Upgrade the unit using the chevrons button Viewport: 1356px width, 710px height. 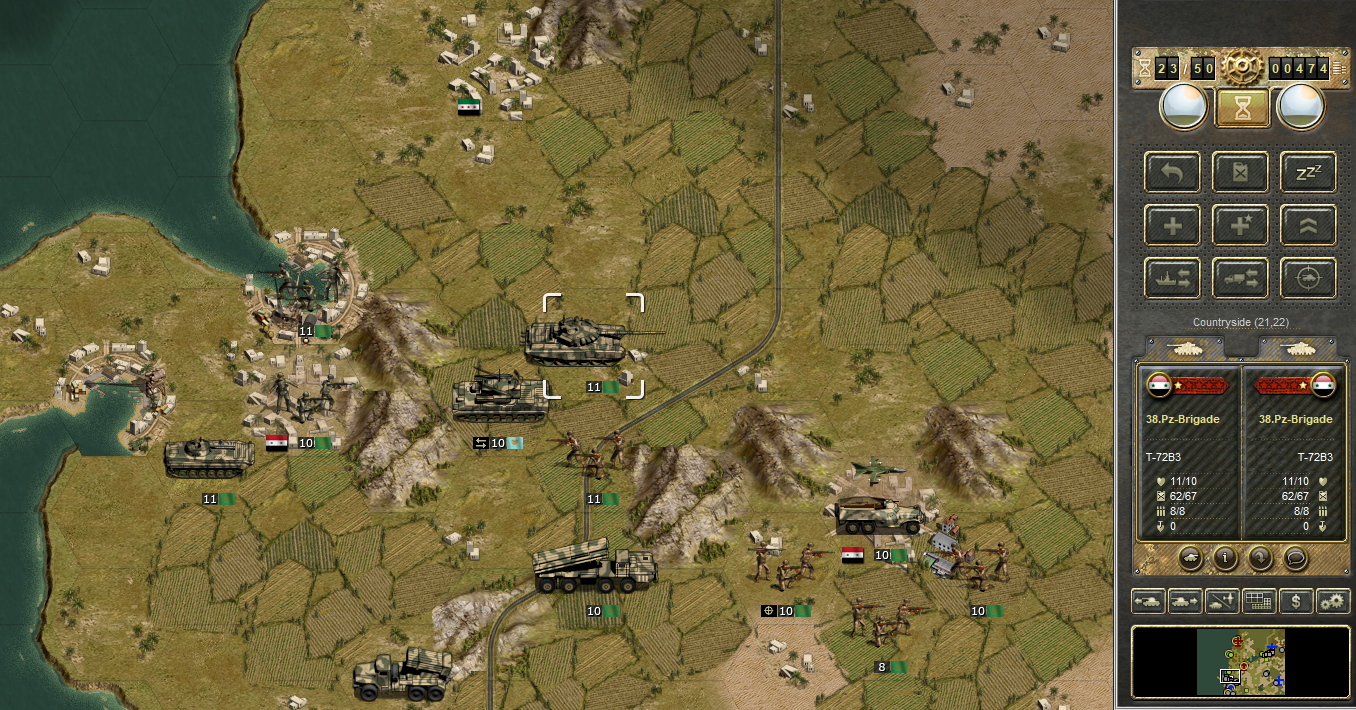tap(1308, 225)
